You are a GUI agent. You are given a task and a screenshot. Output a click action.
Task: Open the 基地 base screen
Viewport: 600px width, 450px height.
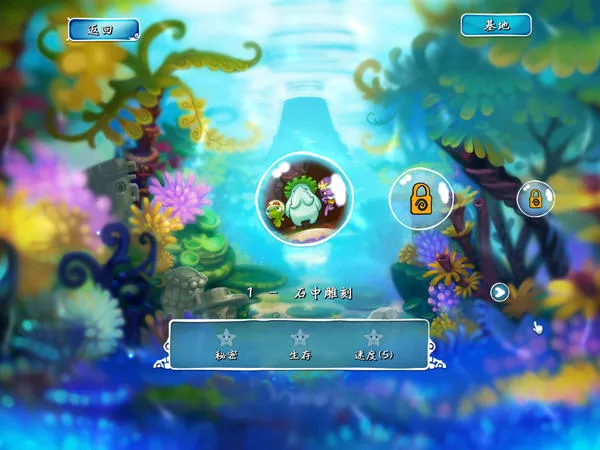tap(496, 25)
